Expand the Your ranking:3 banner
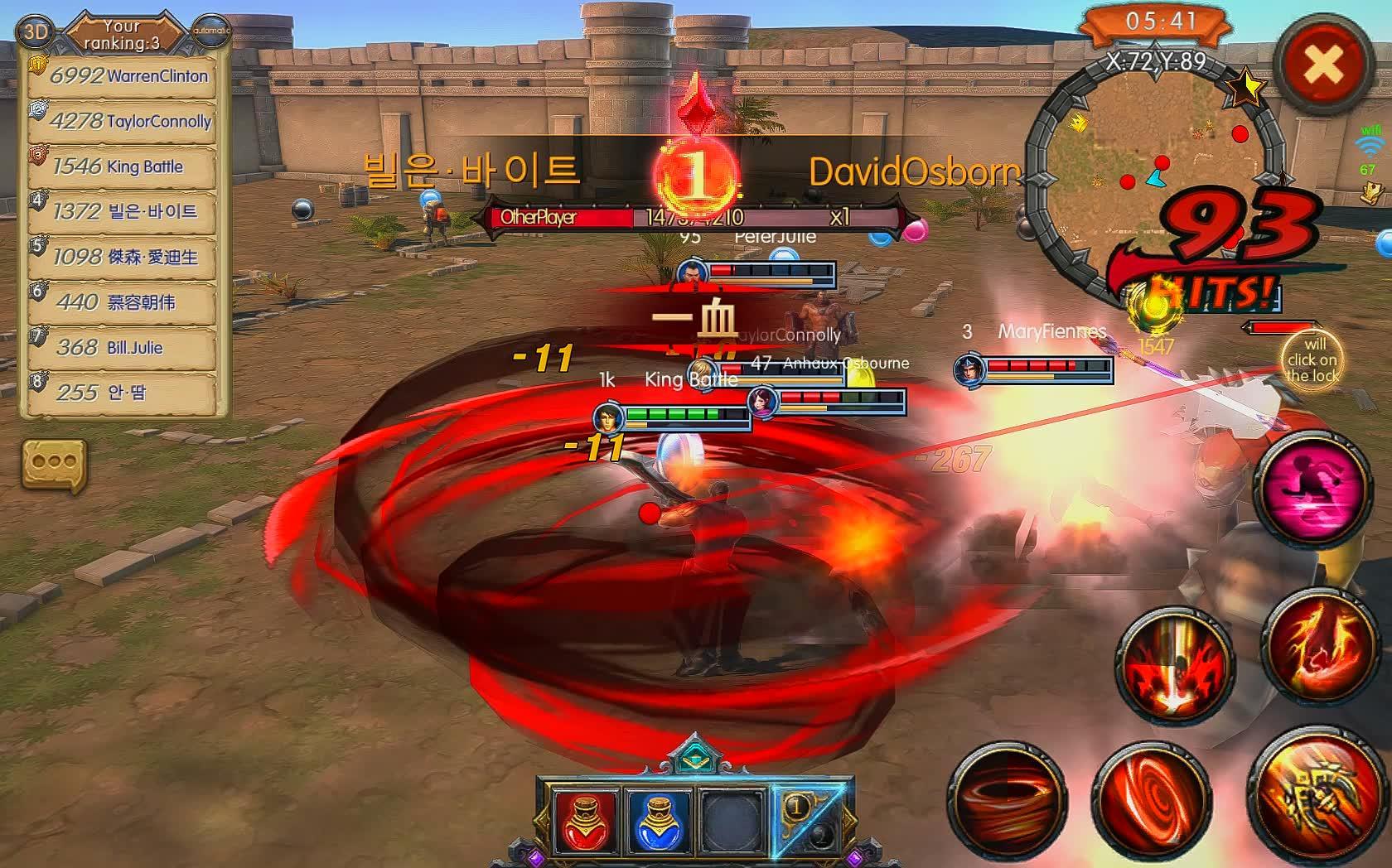 point(123,33)
